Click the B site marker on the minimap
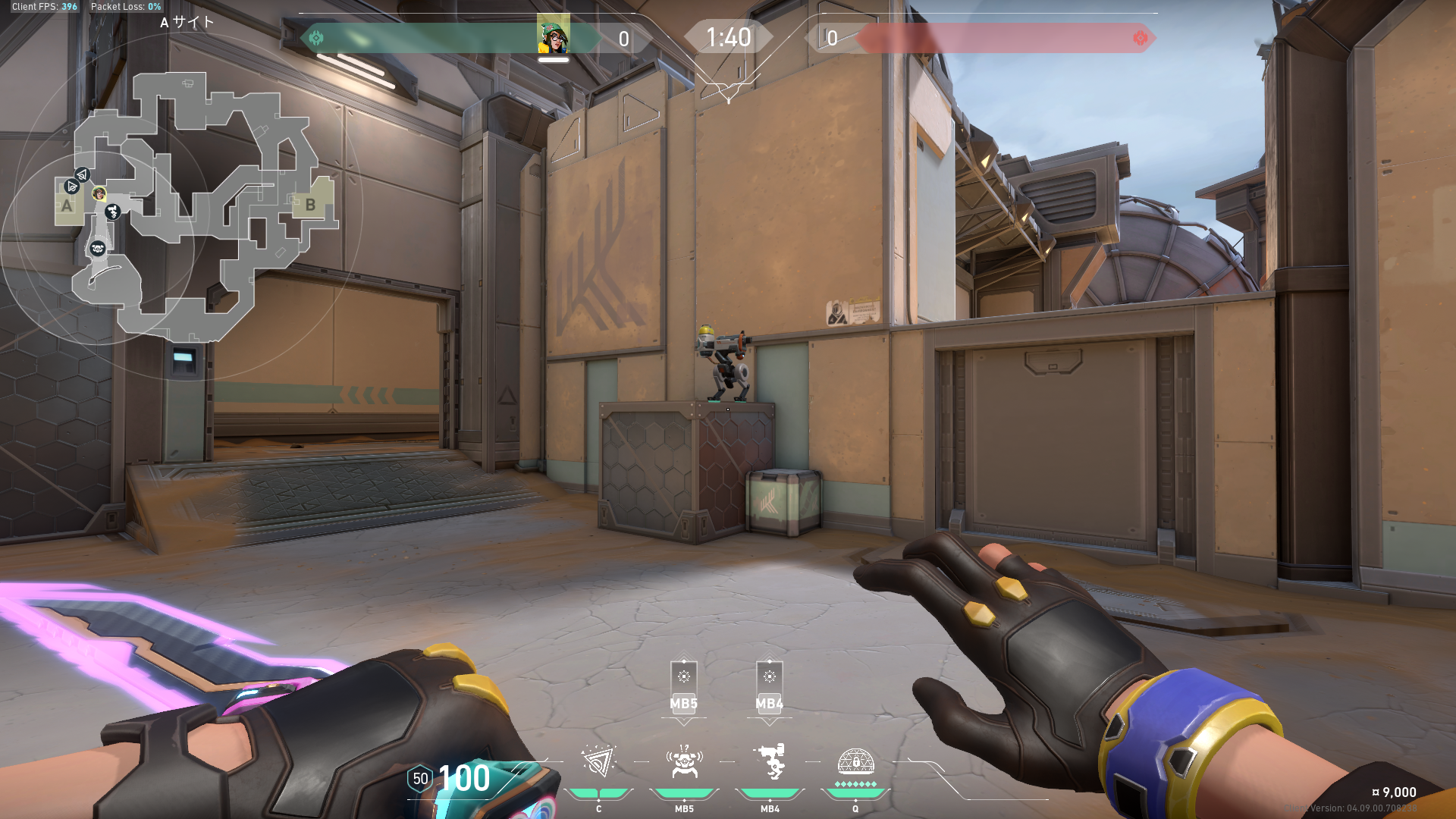The image size is (1456, 819). click(310, 205)
